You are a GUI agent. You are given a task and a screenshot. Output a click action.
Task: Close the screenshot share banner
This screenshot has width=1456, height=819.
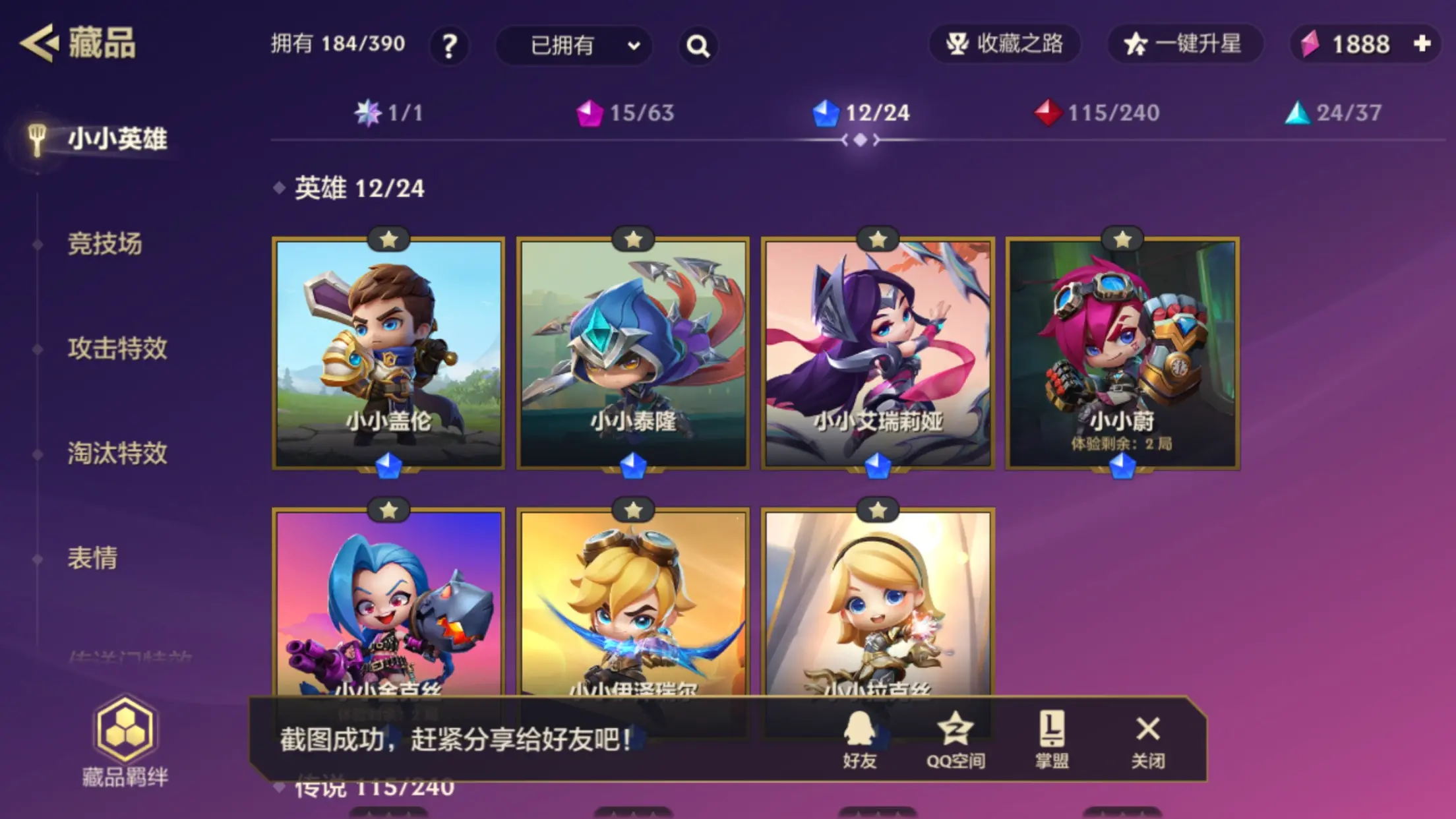[x=1148, y=740]
